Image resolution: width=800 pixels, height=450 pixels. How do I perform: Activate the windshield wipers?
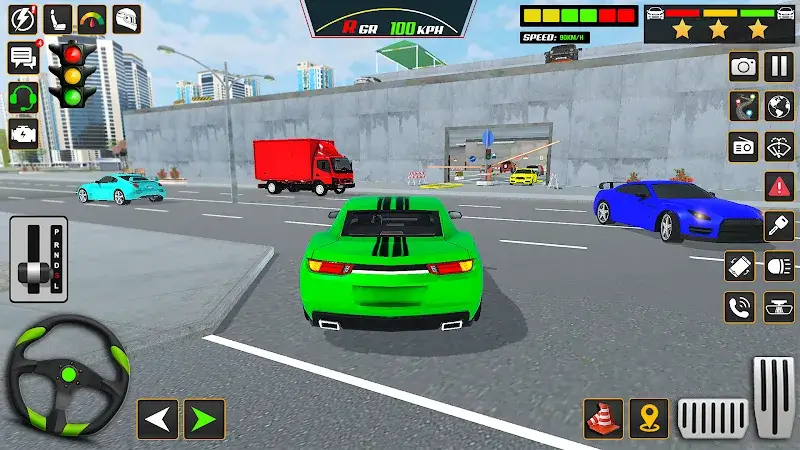coord(778,146)
